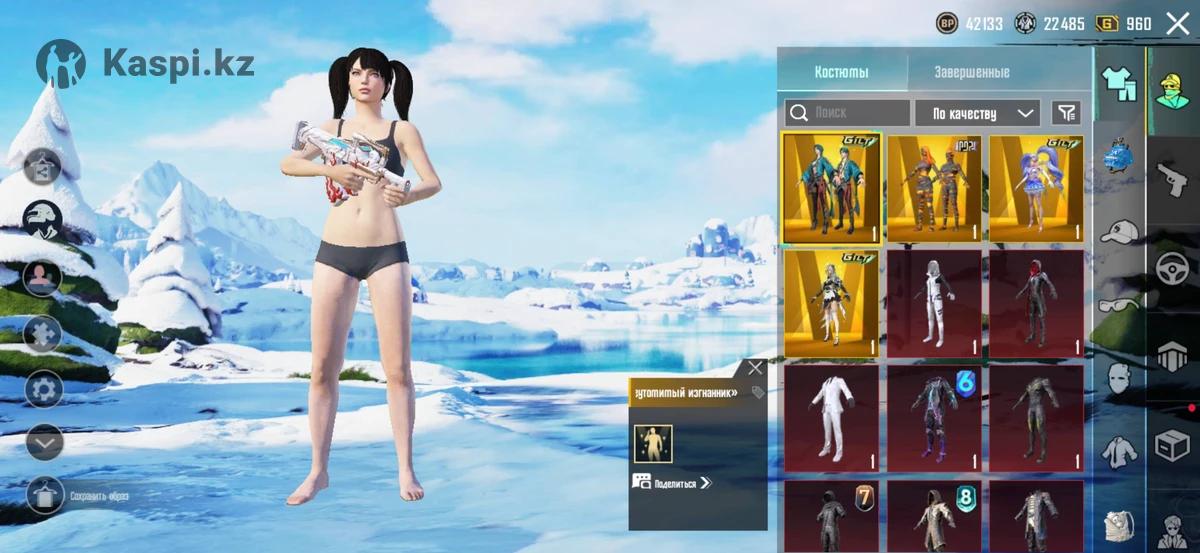This screenshot has width=1200, height=553.
Task: Save the look with Сохранить образ
Action: (47, 495)
